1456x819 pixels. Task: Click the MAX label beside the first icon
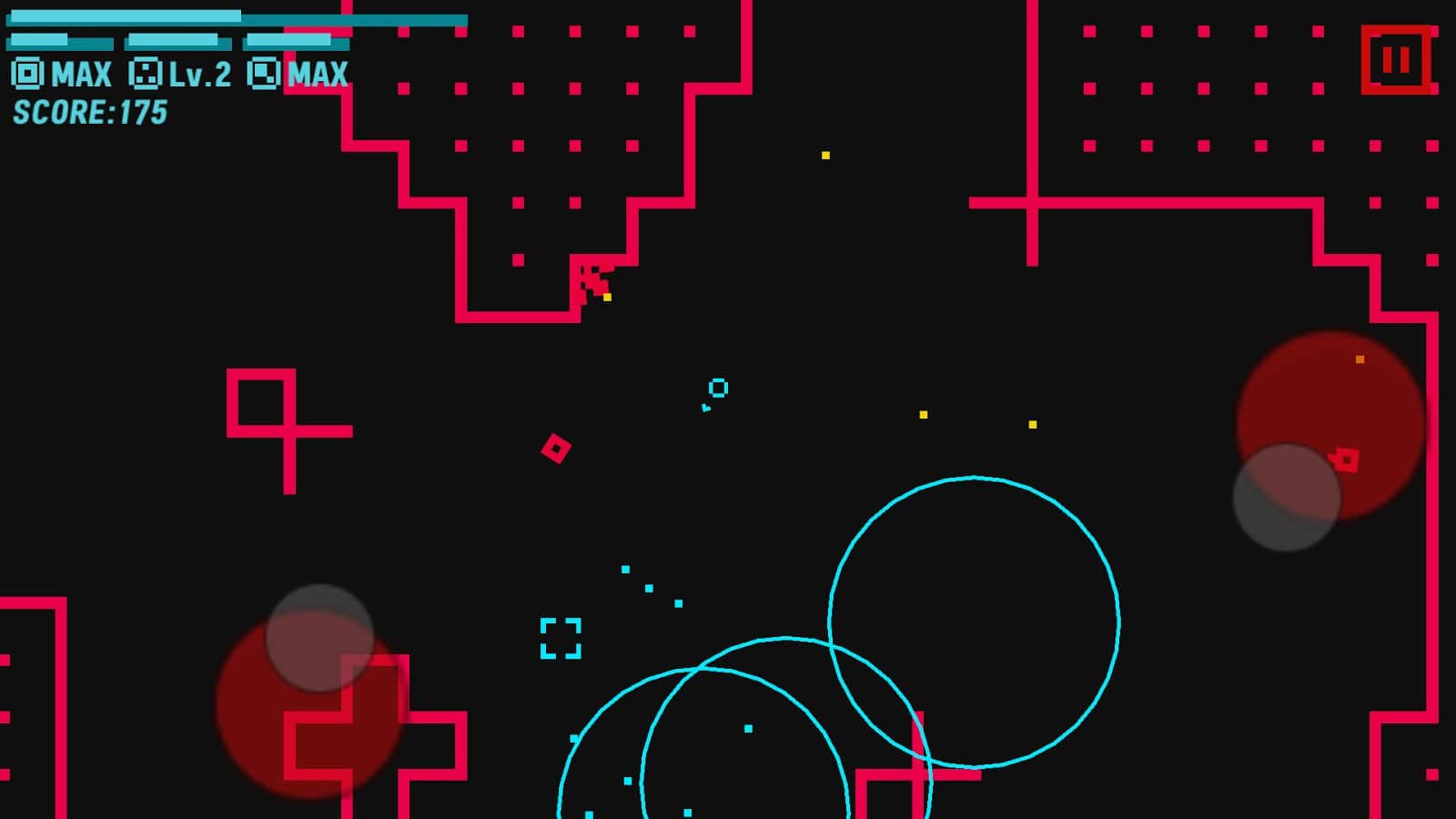(x=80, y=75)
